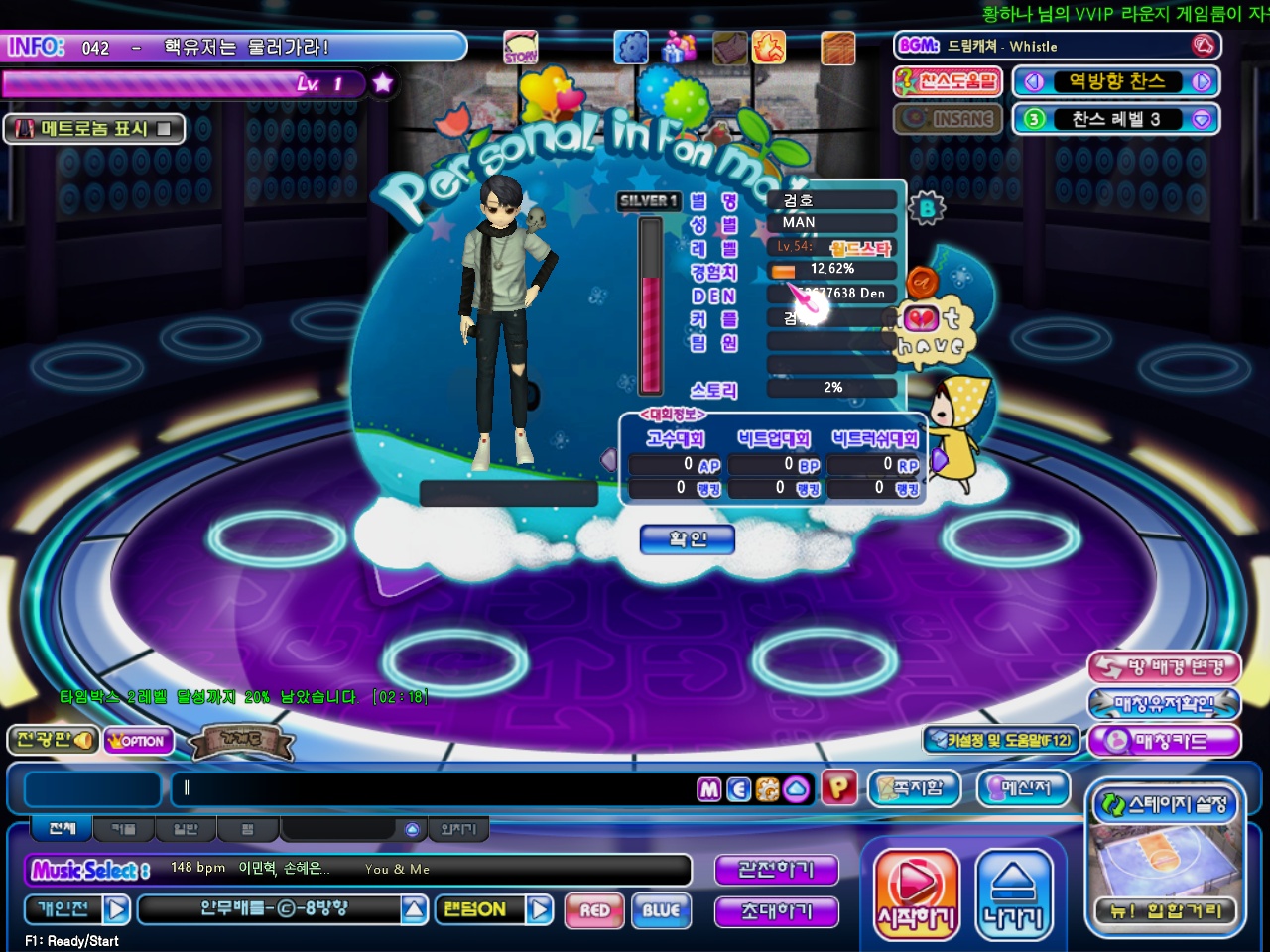The height and width of the screenshot is (952, 1270).
Task: Click the 매칭카드 matching card button
Action: (x=1165, y=741)
